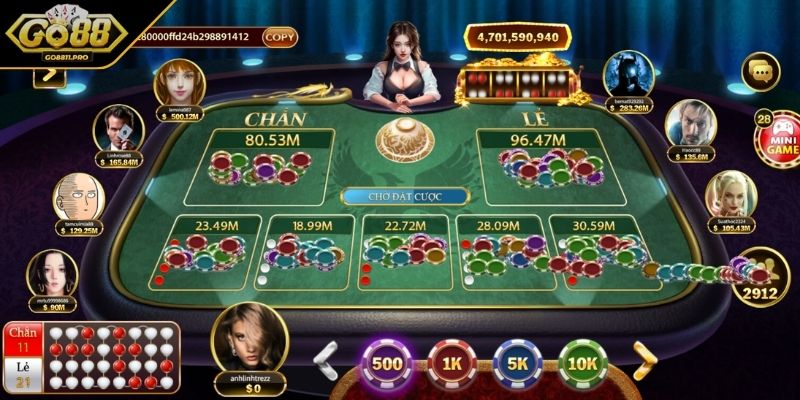Choose the red 1K chip
The image size is (800, 400).
click(x=452, y=364)
